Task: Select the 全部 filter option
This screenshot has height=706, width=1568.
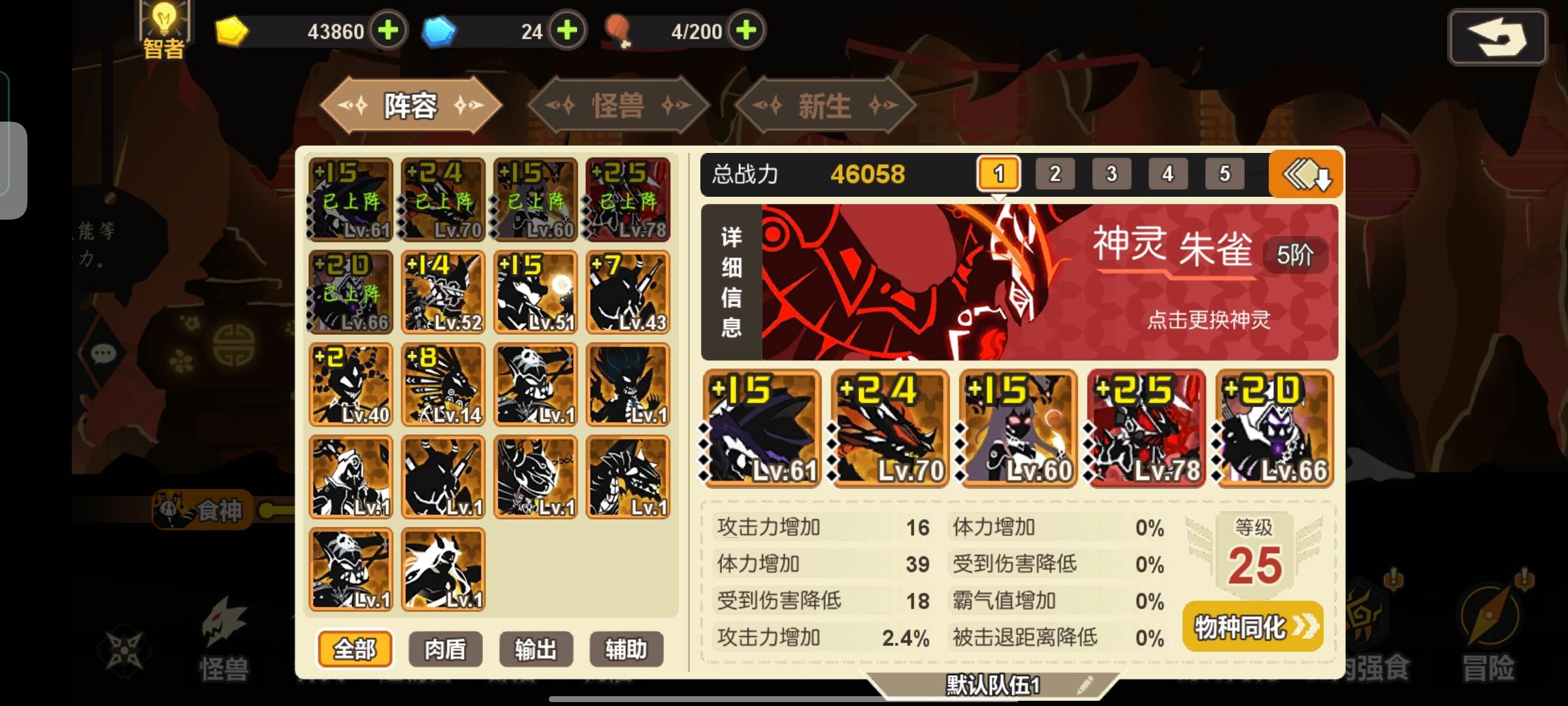Action: point(355,649)
